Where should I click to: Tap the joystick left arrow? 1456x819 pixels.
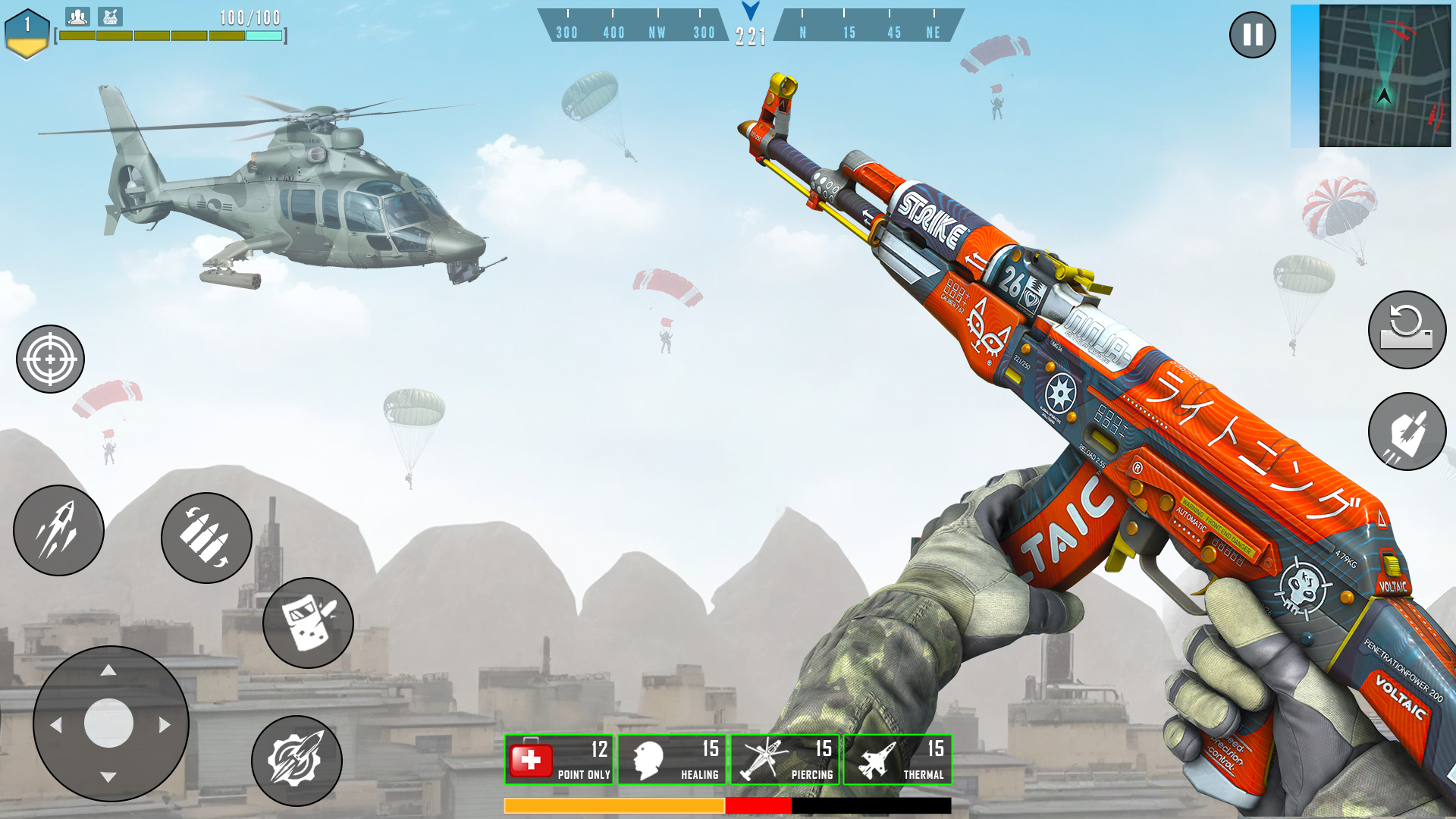(55, 725)
